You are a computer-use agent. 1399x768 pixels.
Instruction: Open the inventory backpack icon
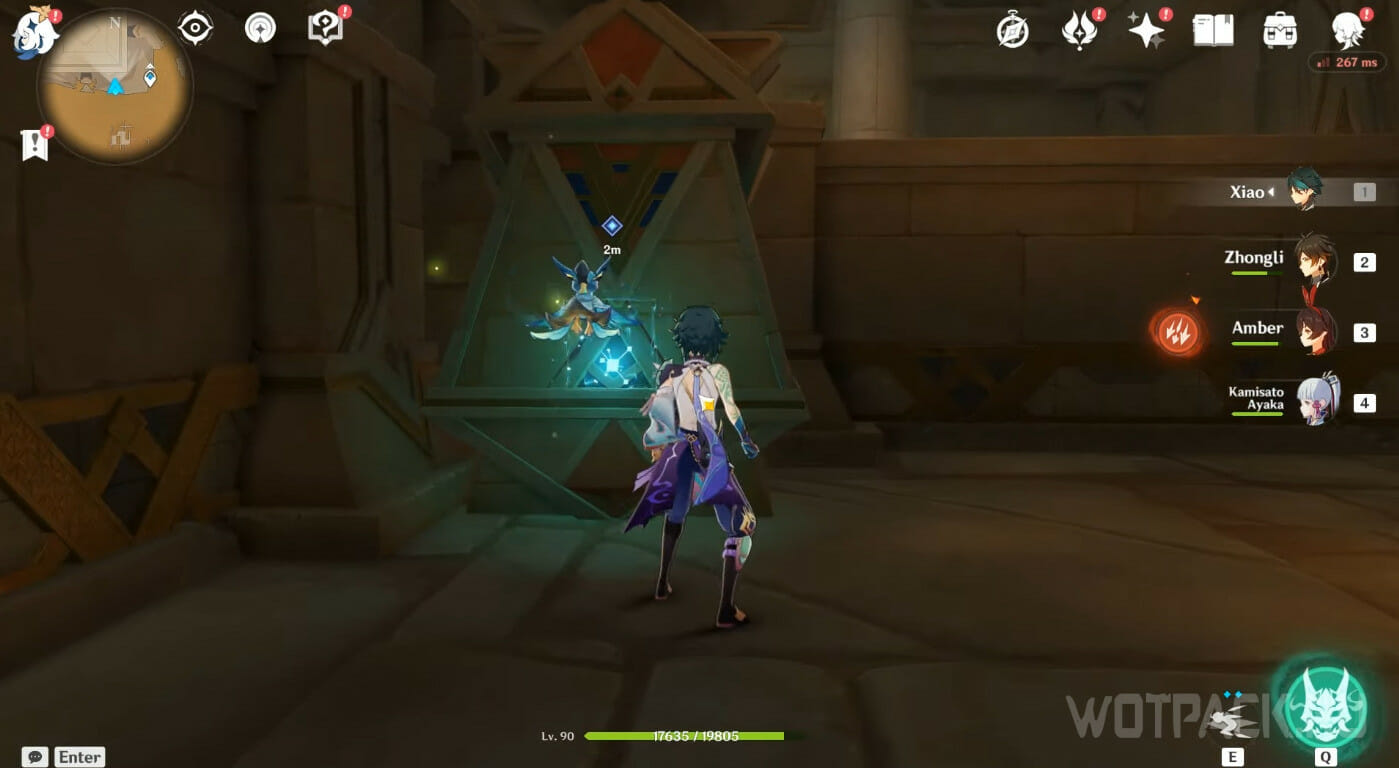point(1280,30)
